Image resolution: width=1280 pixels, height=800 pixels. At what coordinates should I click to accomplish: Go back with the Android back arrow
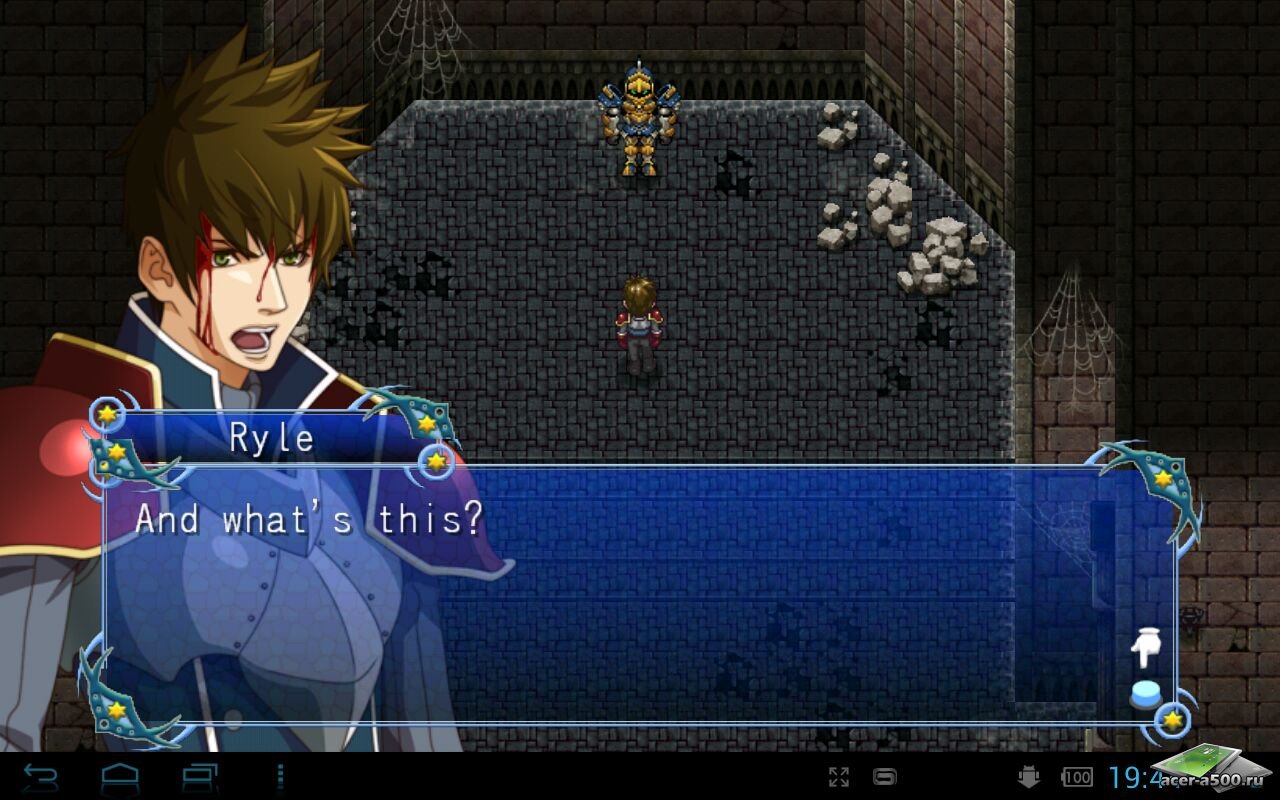click(41, 776)
